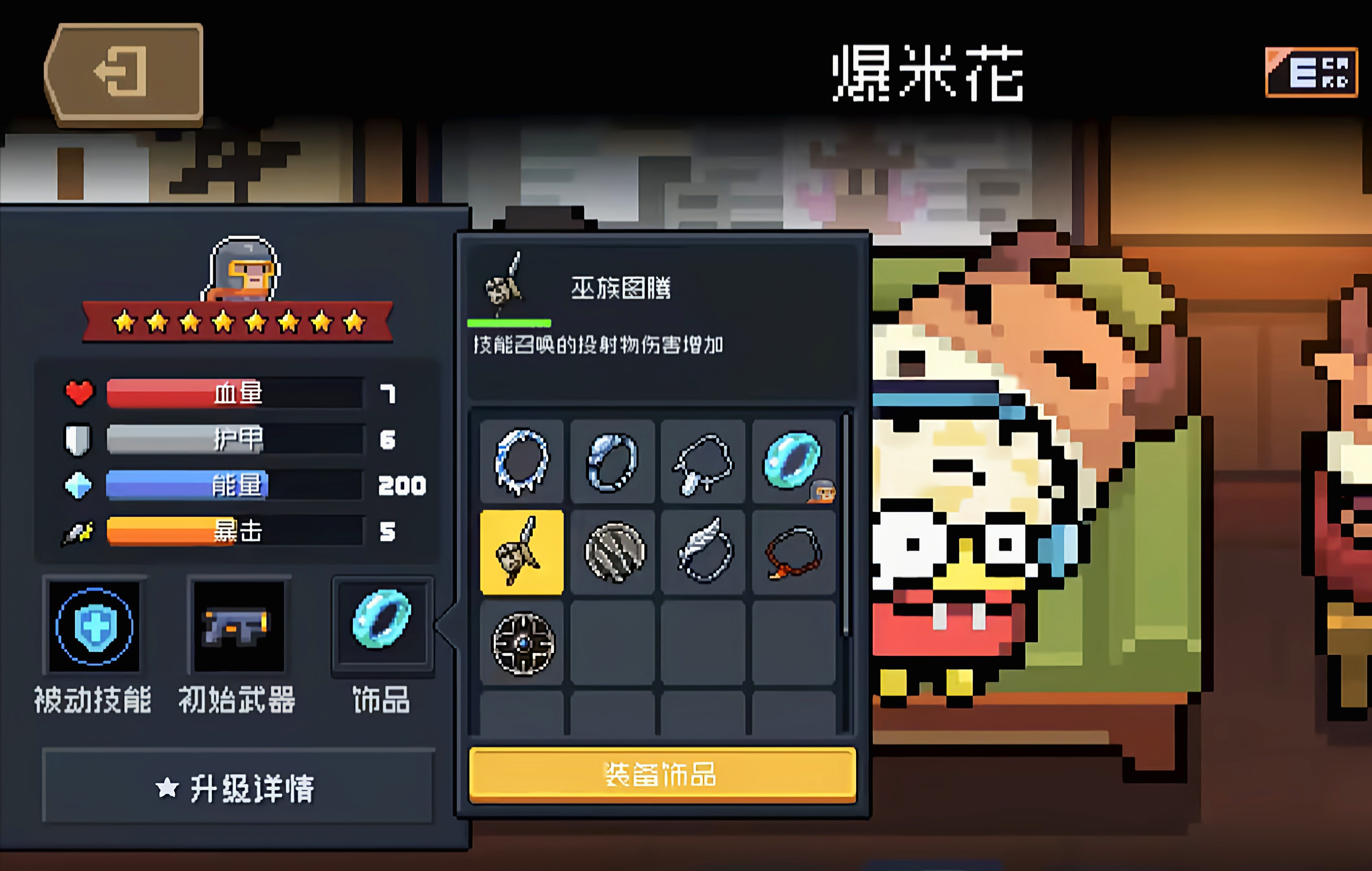The height and width of the screenshot is (871, 1372).
Task: Select the pendant necklace accessory
Action: (703, 462)
